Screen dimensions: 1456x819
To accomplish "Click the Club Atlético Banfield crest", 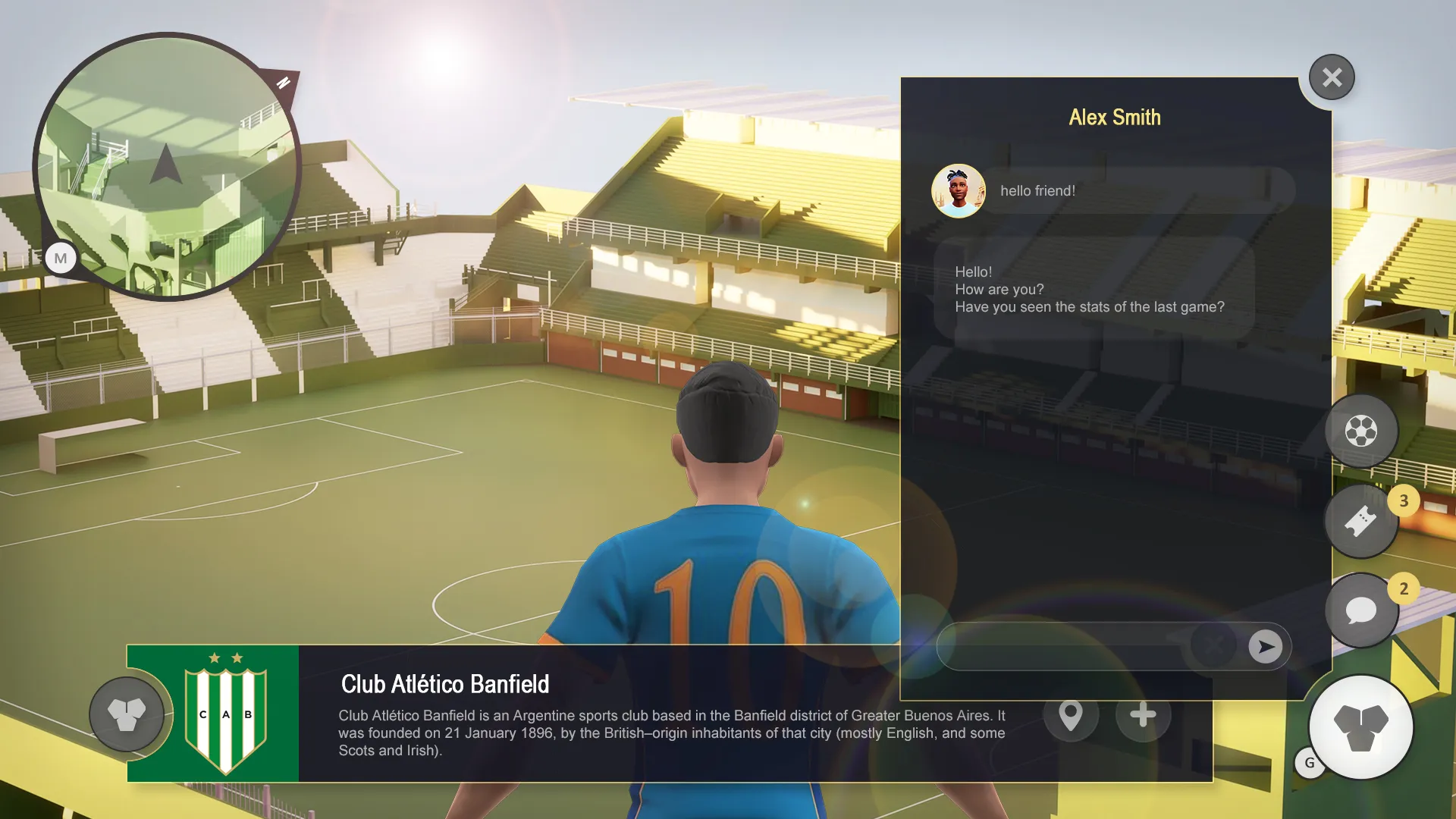I will [223, 714].
